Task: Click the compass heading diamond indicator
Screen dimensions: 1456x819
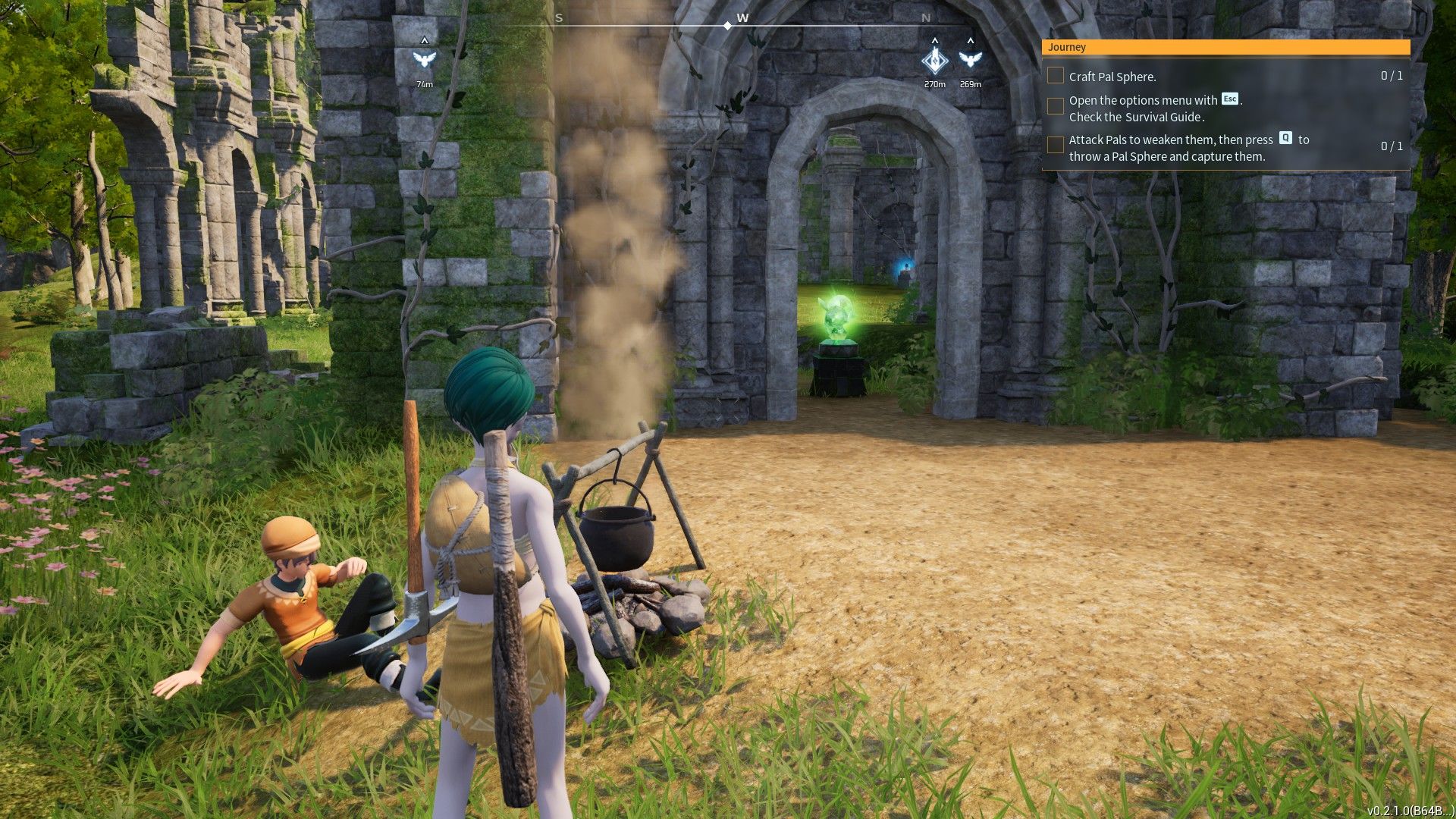Action: tap(727, 26)
